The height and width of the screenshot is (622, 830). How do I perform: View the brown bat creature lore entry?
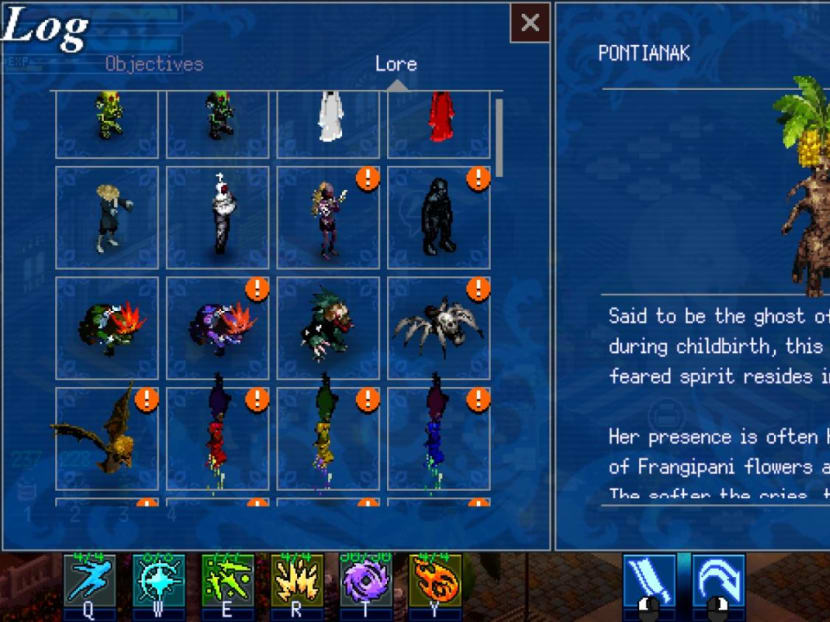point(107,438)
